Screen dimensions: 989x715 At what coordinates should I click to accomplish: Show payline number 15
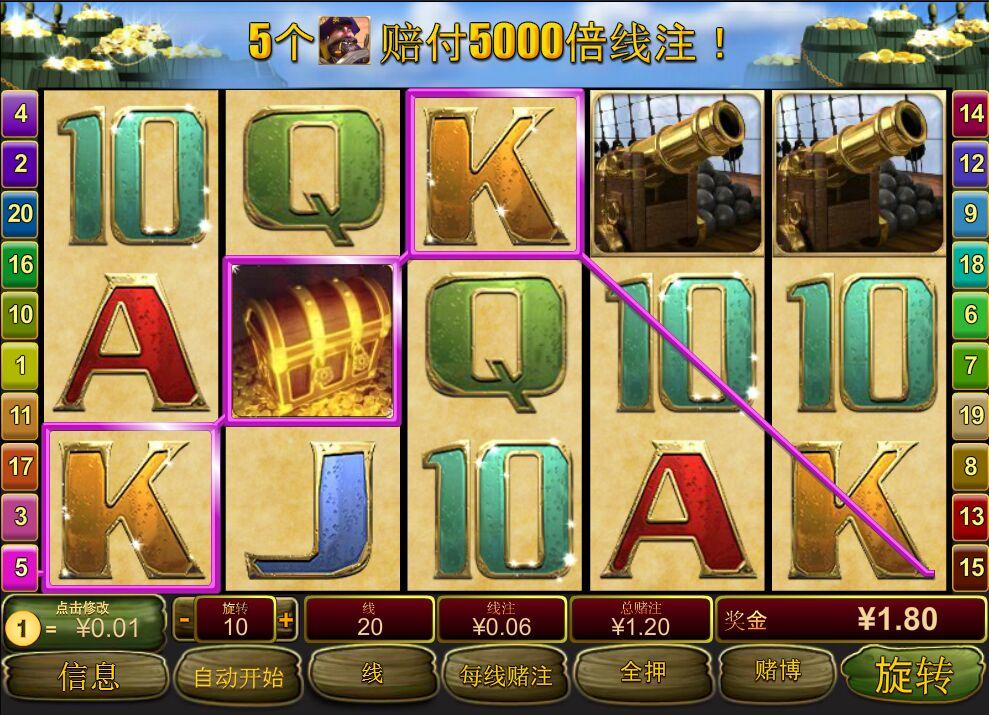click(970, 567)
